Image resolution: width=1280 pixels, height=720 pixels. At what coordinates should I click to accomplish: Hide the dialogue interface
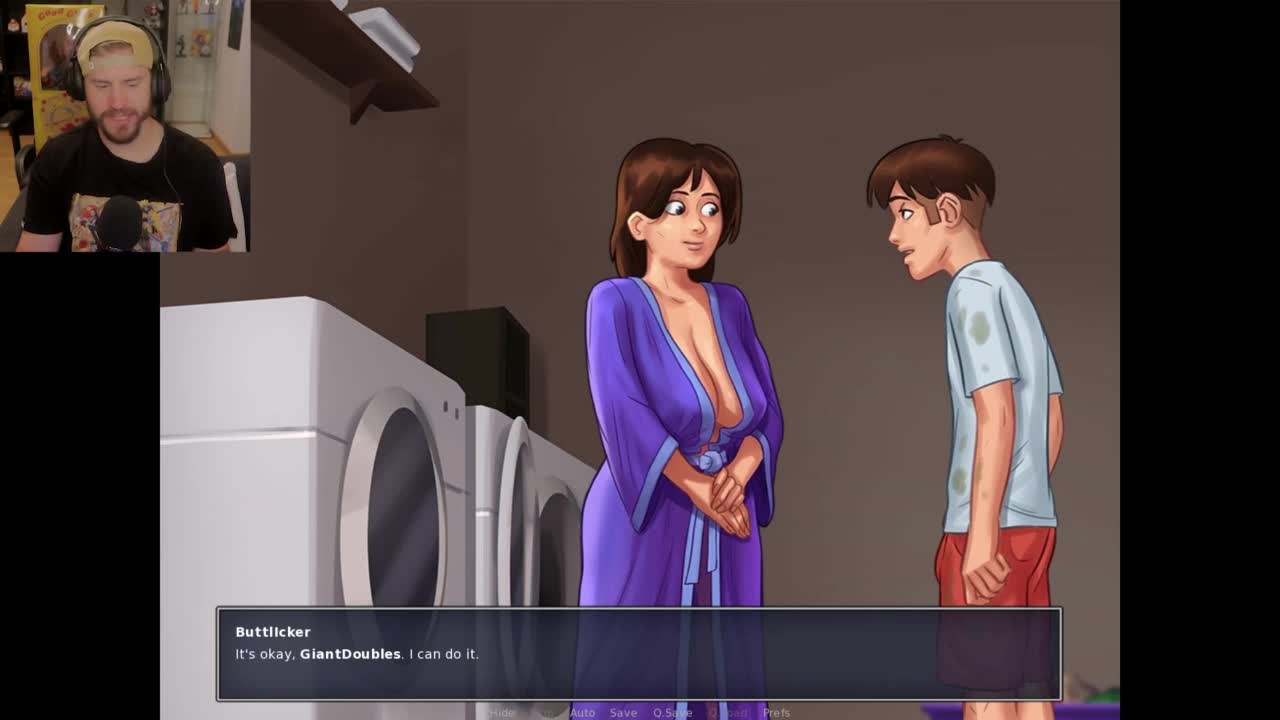click(502, 713)
